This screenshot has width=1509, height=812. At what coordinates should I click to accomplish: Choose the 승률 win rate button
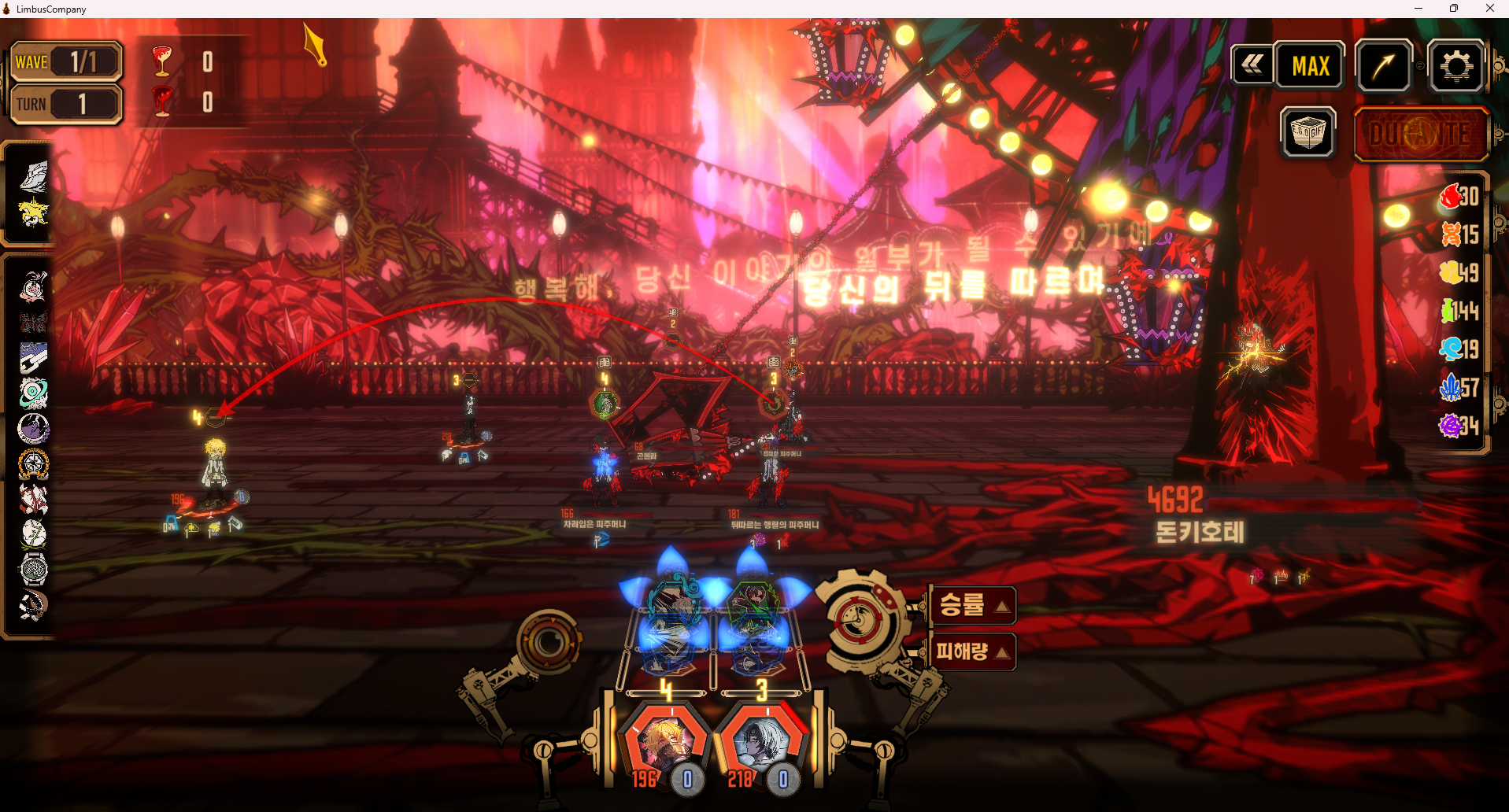pos(972,605)
